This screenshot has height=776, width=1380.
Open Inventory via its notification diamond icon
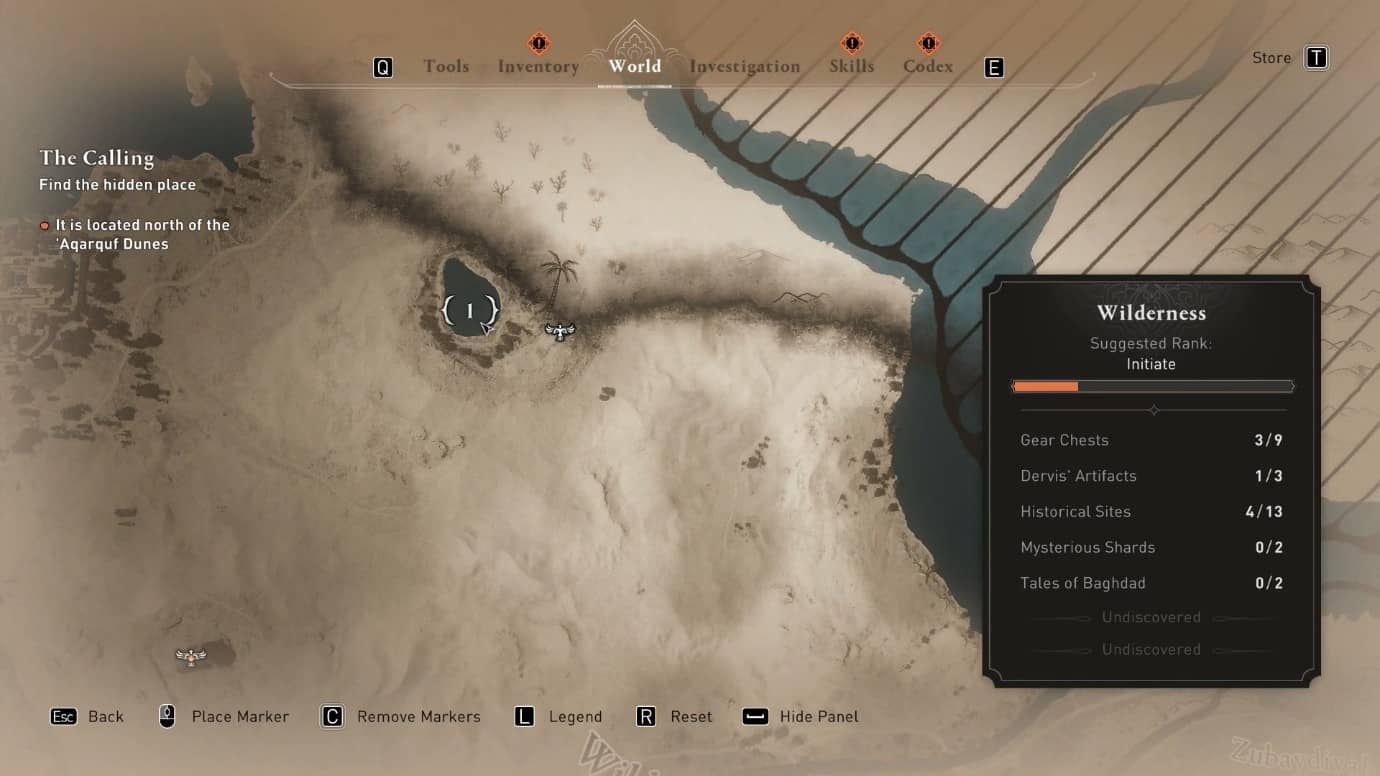pyautogui.click(x=537, y=43)
